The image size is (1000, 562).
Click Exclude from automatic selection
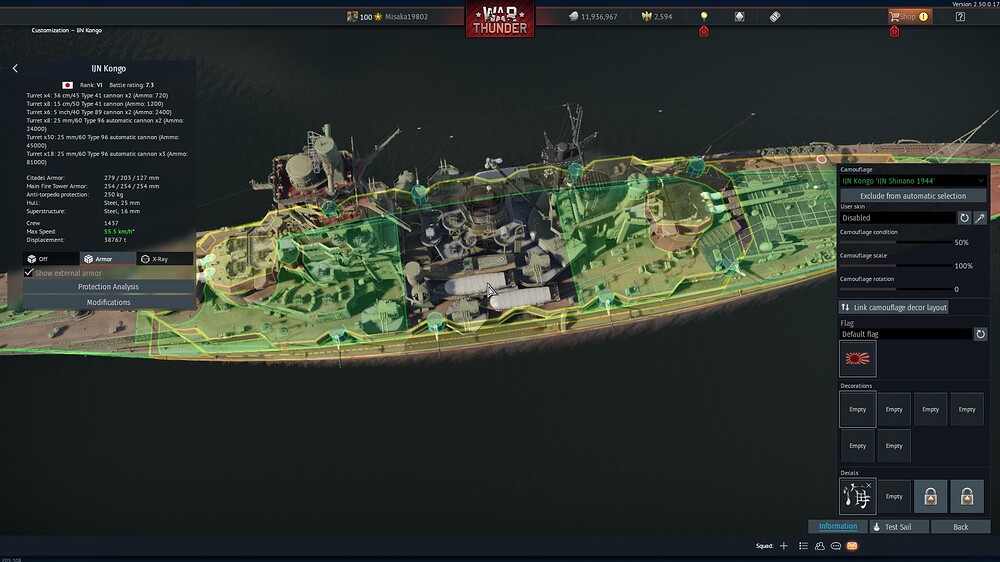(913, 196)
